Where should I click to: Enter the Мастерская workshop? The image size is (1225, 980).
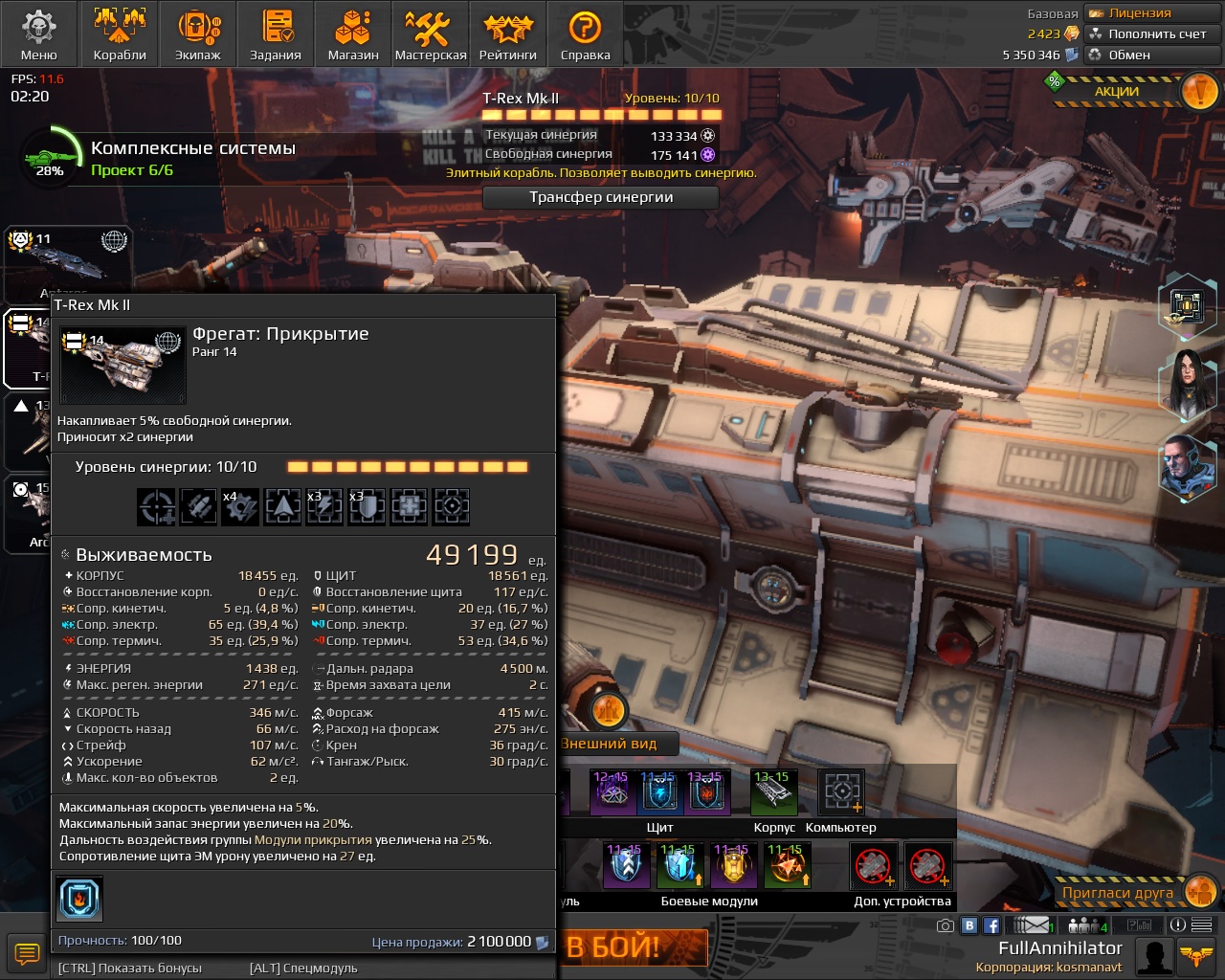(x=431, y=34)
